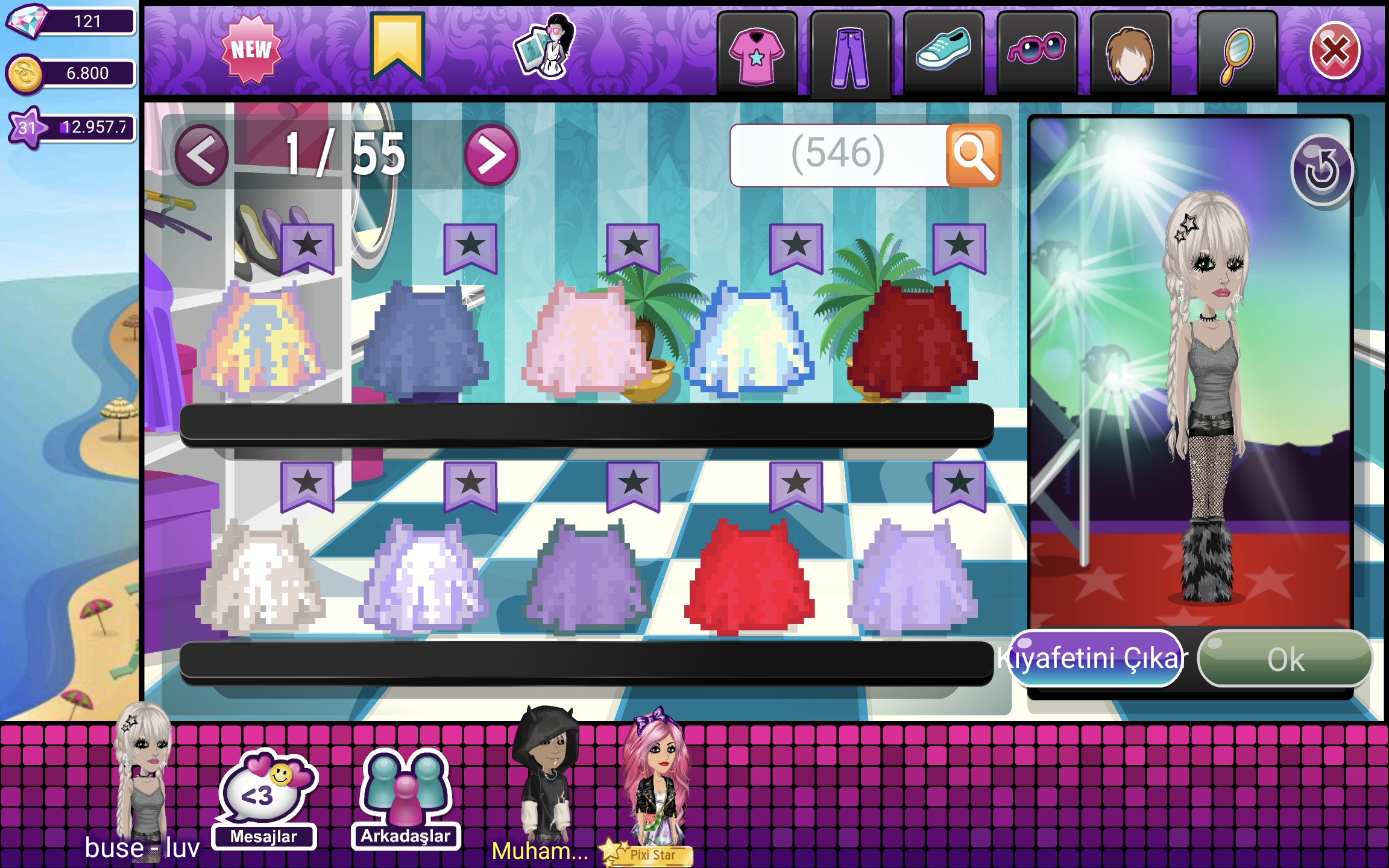Reset the avatar preview with the undo arrow
The width and height of the screenshot is (1389, 868).
(x=1321, y=171)
